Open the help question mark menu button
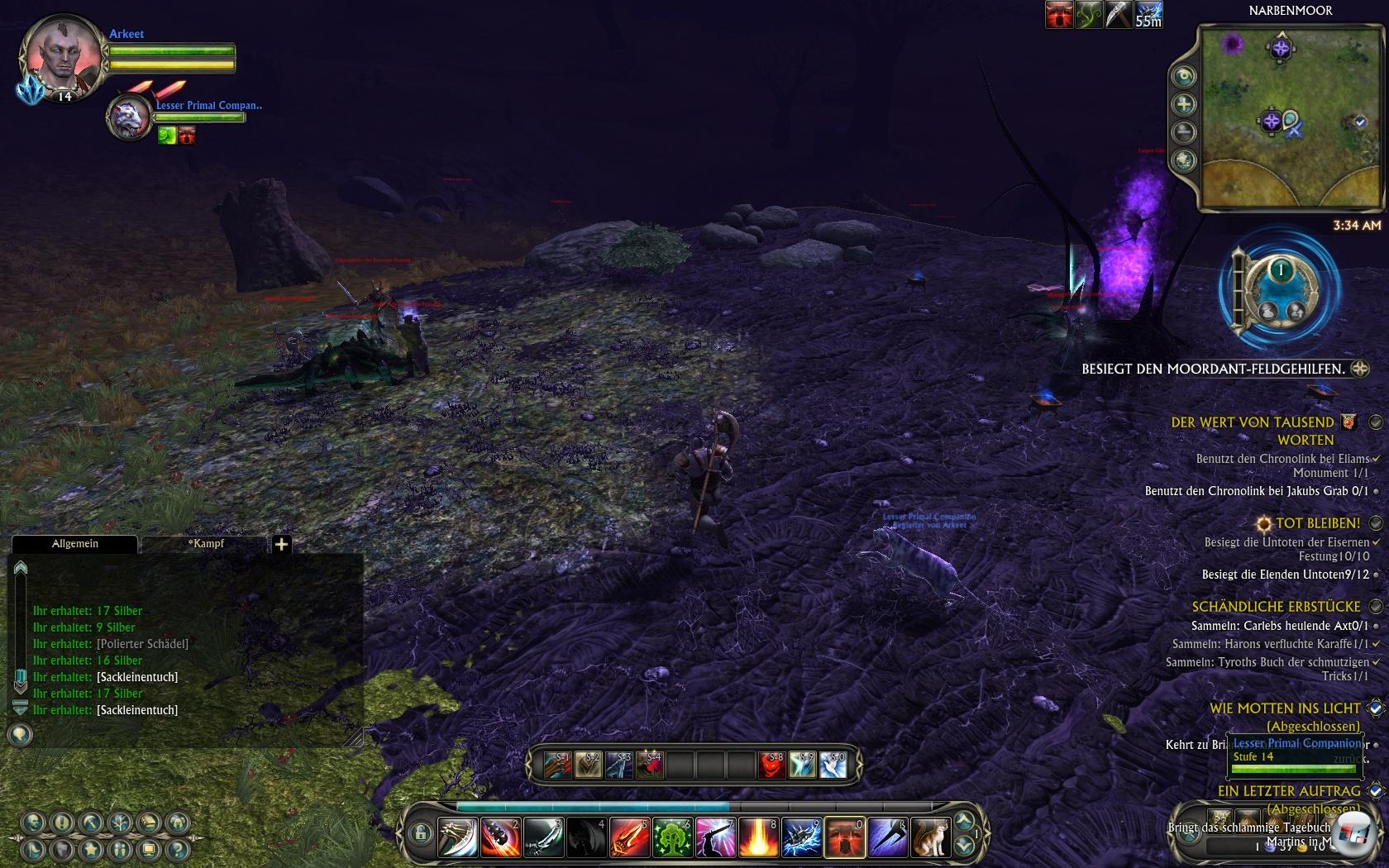The image size is (1389, 868). [177, 849]
